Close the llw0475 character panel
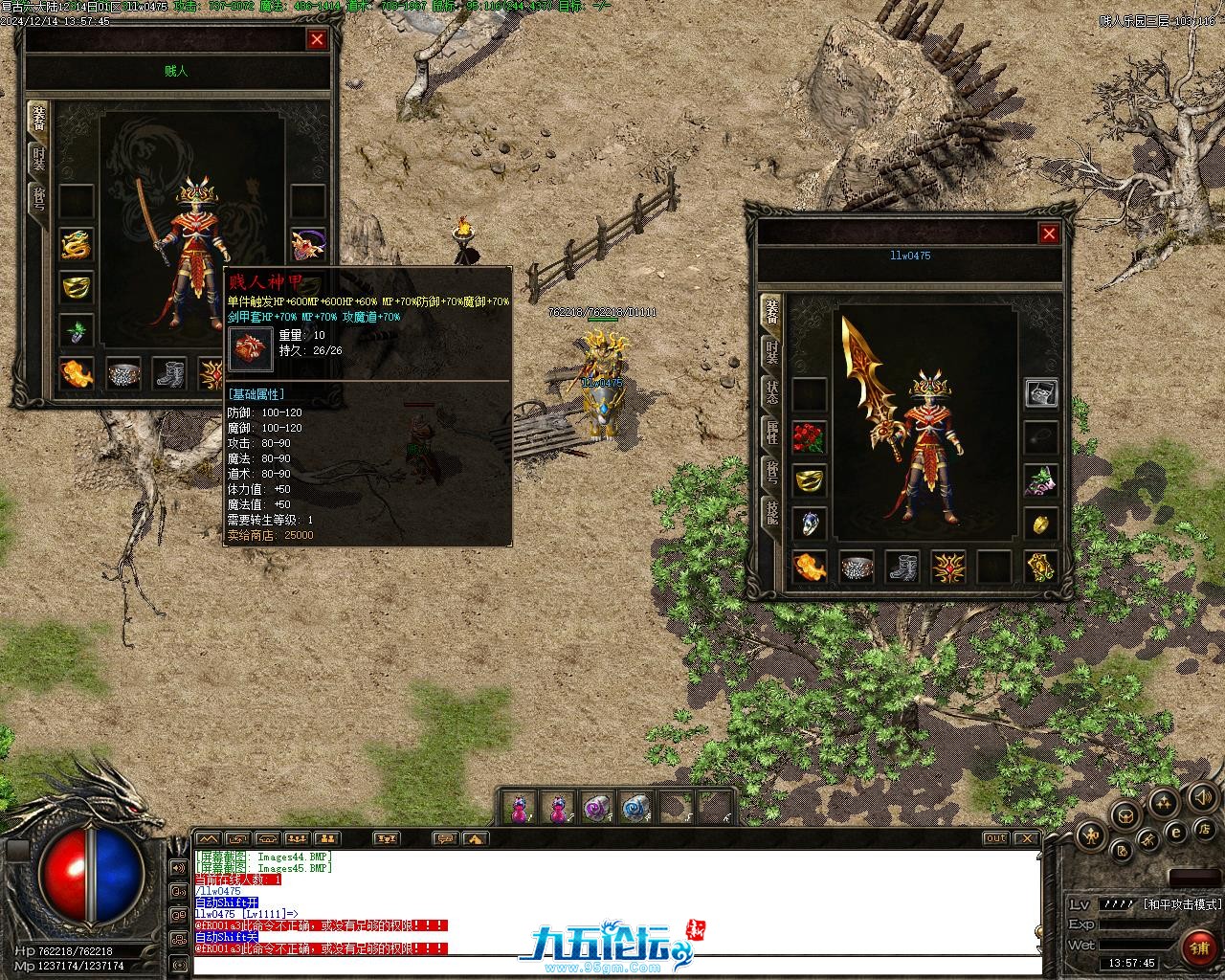This screenshot has width=1225, height=980. (x=1049, y=234)
